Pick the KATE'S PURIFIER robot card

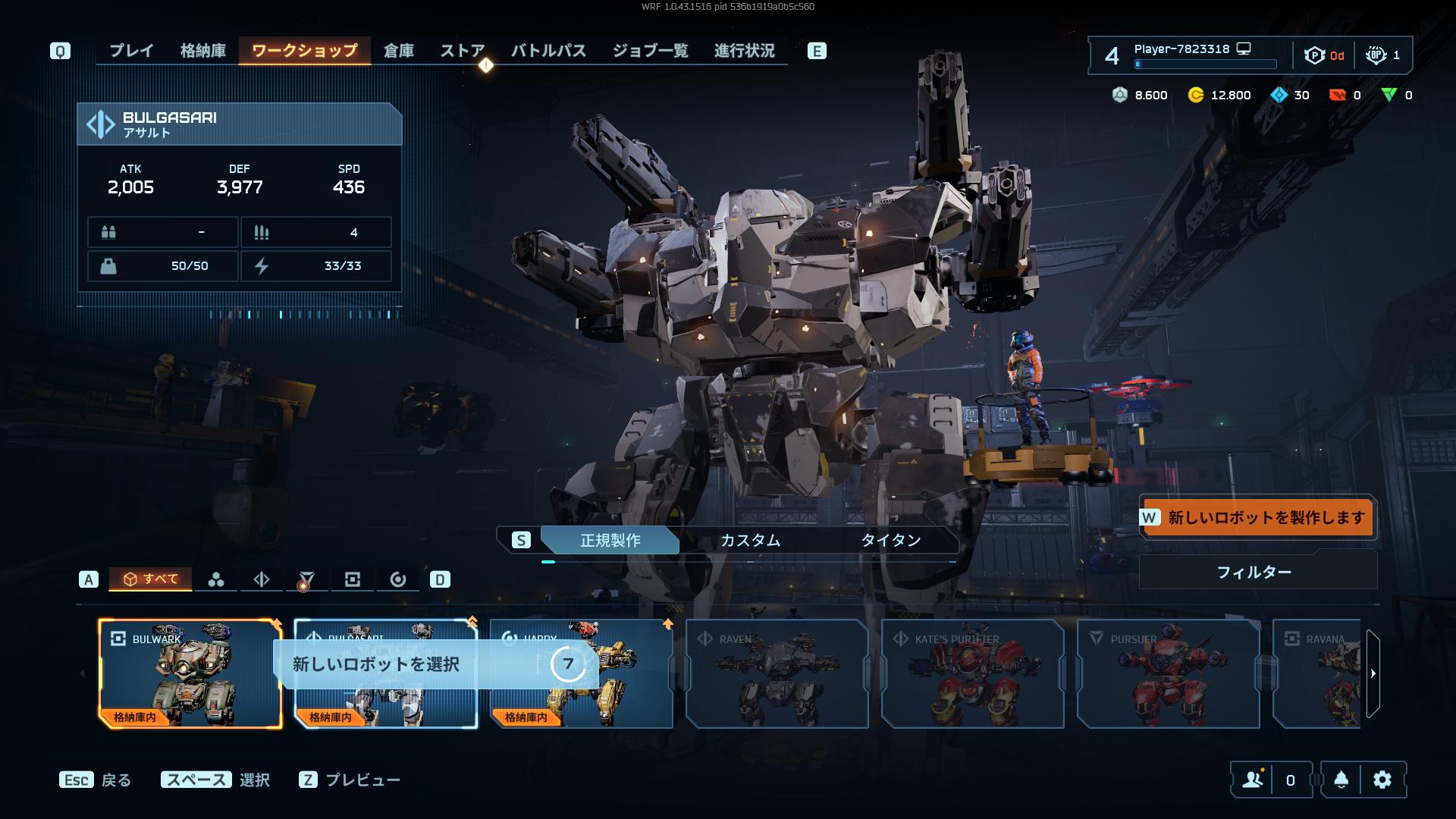pyautogui.click(x=972, y=673)
